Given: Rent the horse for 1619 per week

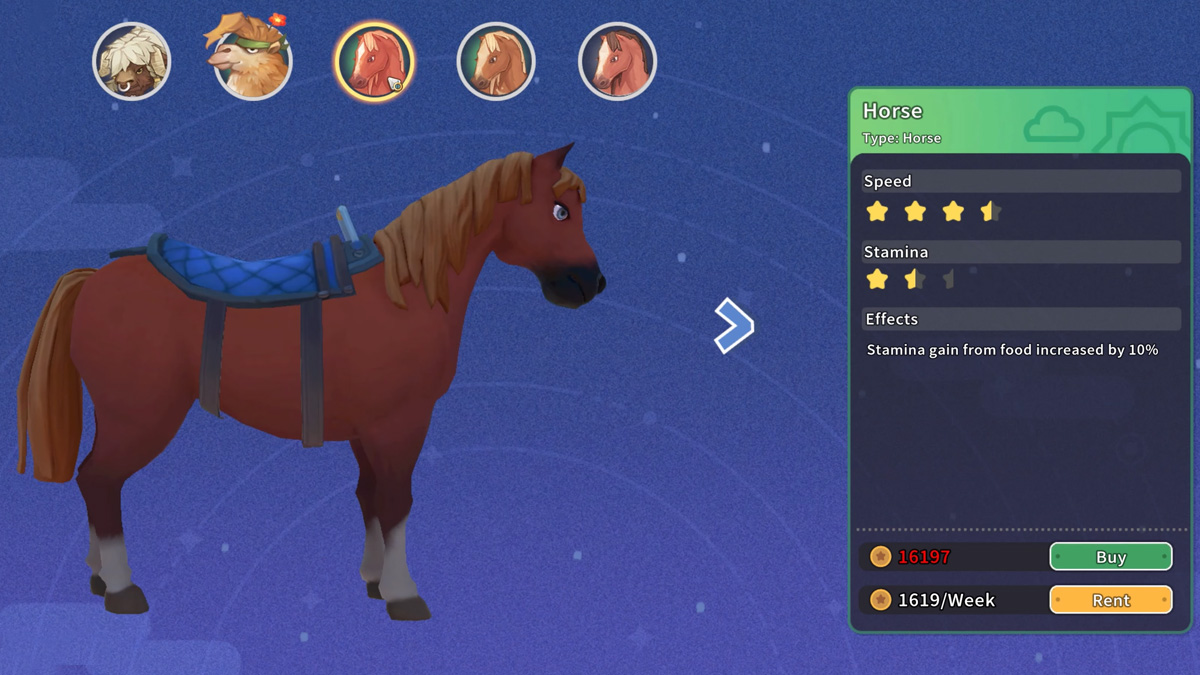Looking at the screenshot, I should (1110, 600).
